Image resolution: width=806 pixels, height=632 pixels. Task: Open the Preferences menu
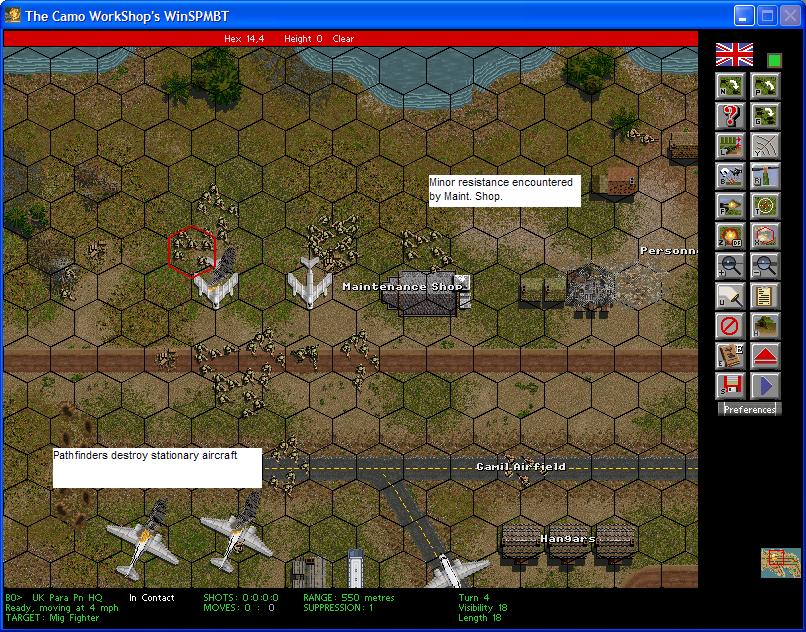pos(749,409)
